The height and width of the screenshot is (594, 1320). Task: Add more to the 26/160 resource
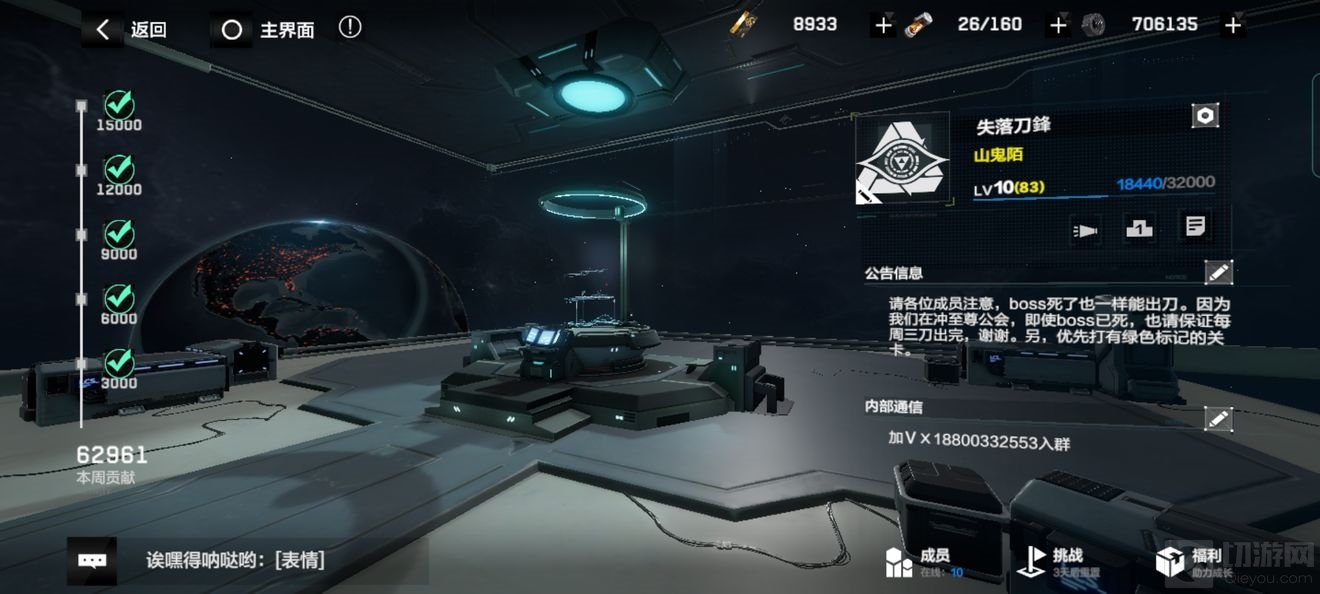[x=1058, y=26]
